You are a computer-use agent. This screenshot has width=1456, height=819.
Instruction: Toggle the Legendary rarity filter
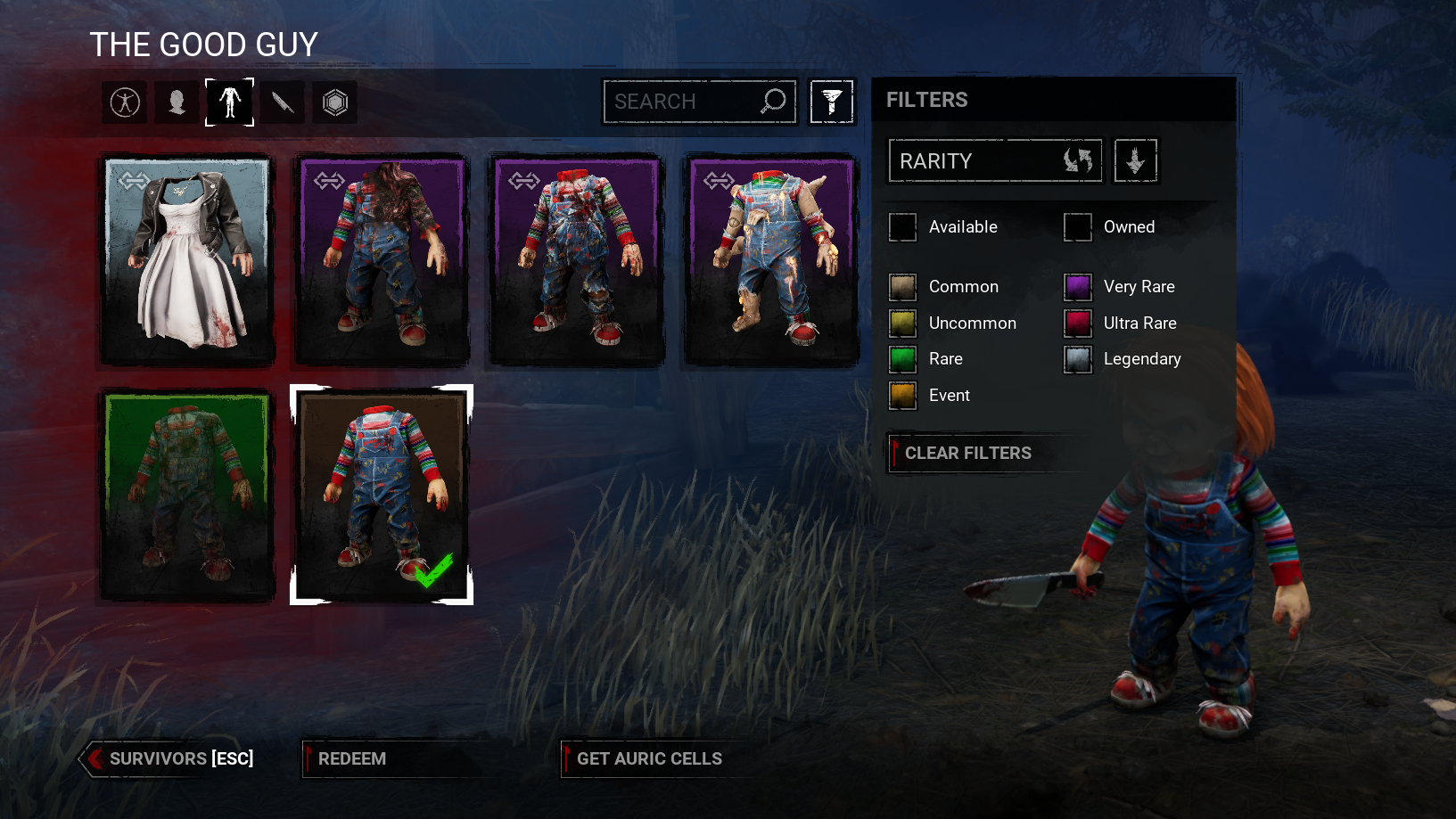1078,358
